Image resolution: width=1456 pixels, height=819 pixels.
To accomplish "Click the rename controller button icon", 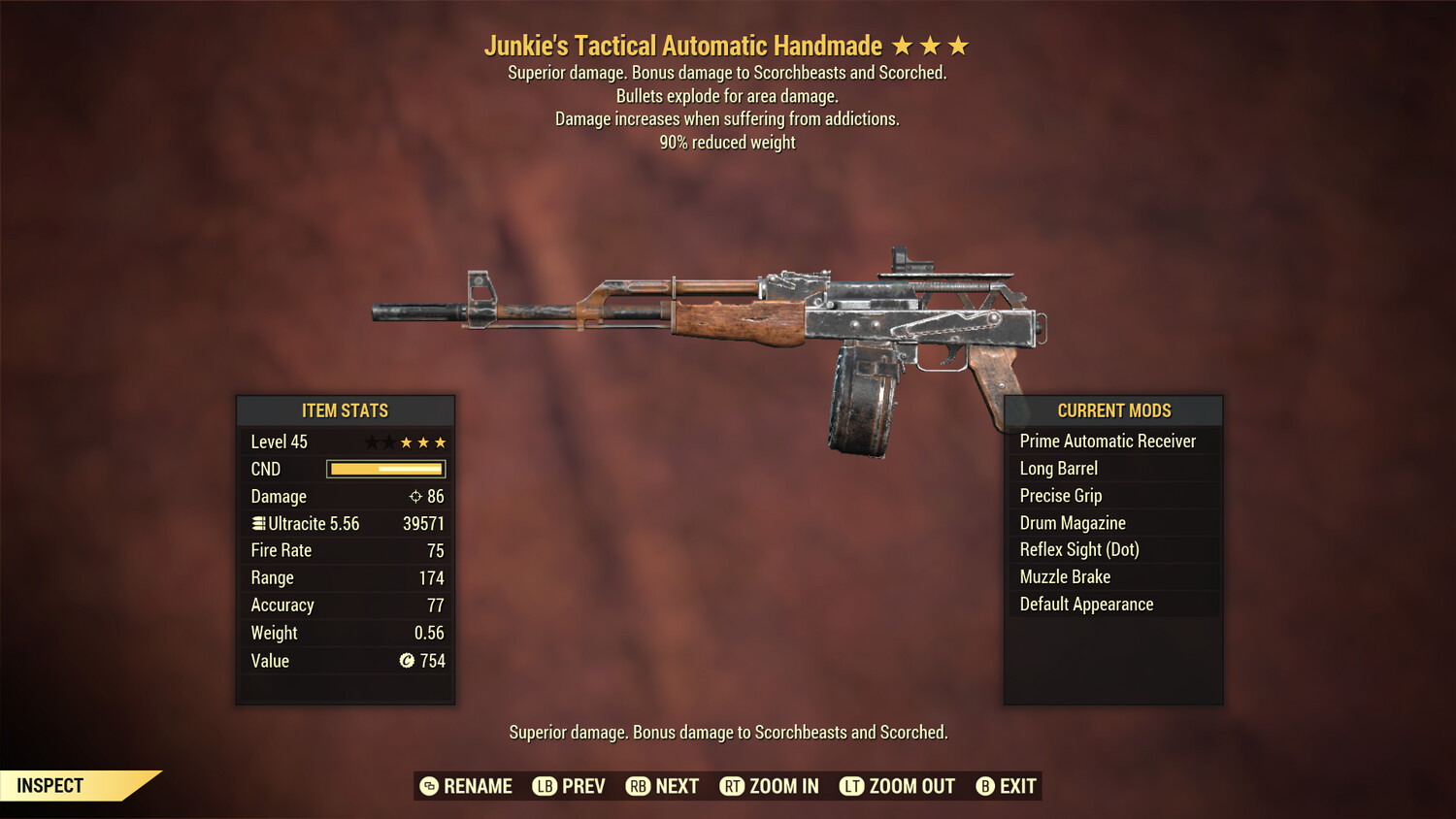I will coord(429,786).
